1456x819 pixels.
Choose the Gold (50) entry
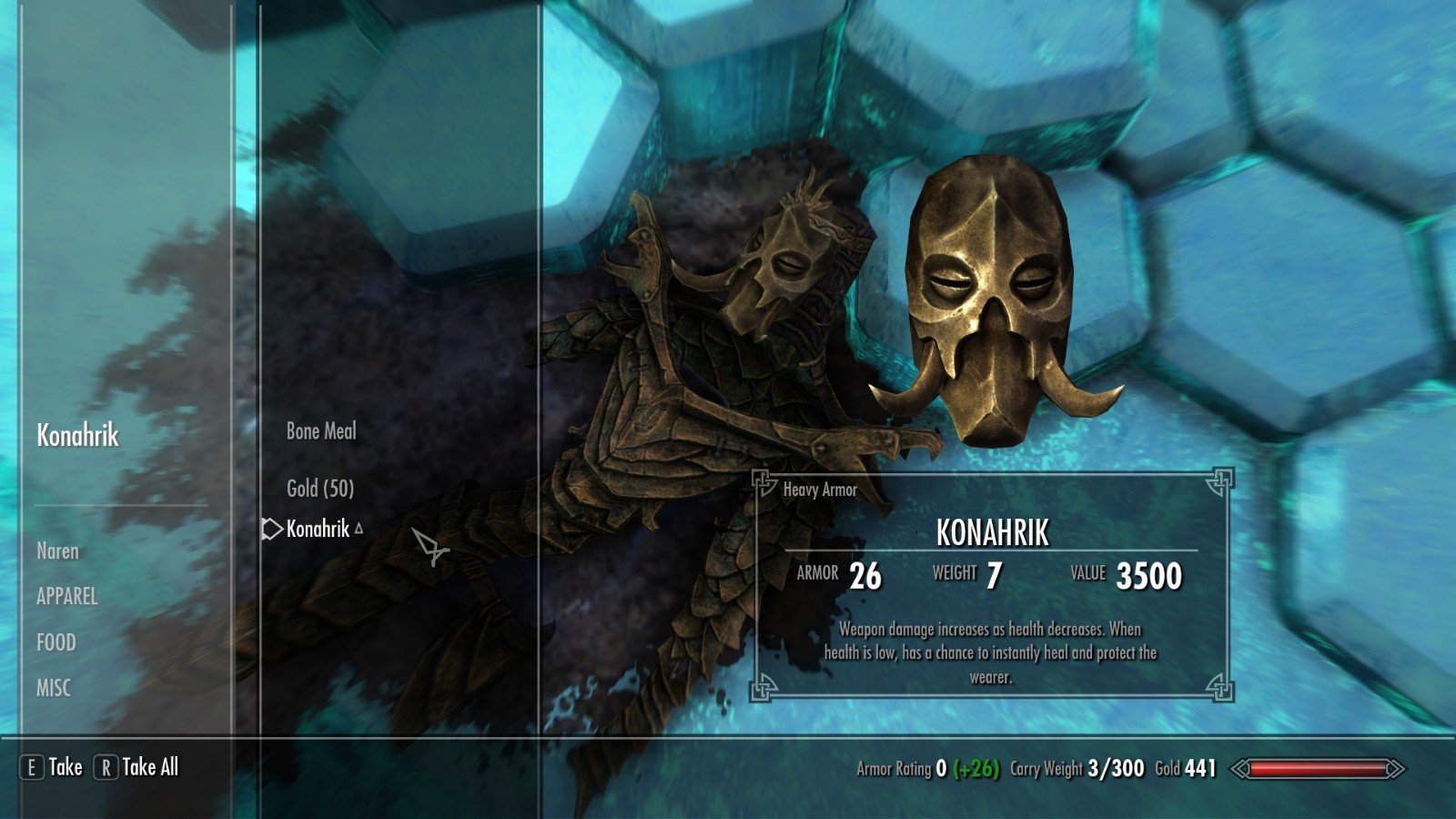point(319,489)
